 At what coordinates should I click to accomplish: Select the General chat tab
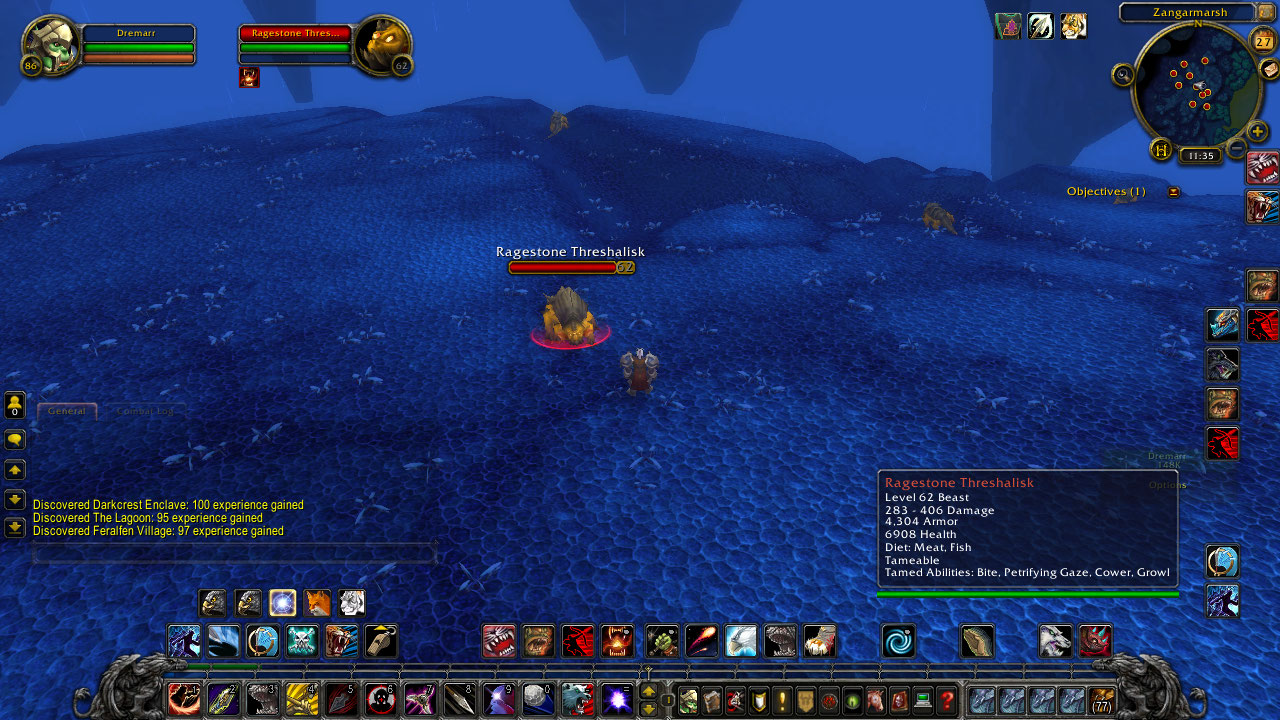tap(67, 411)
